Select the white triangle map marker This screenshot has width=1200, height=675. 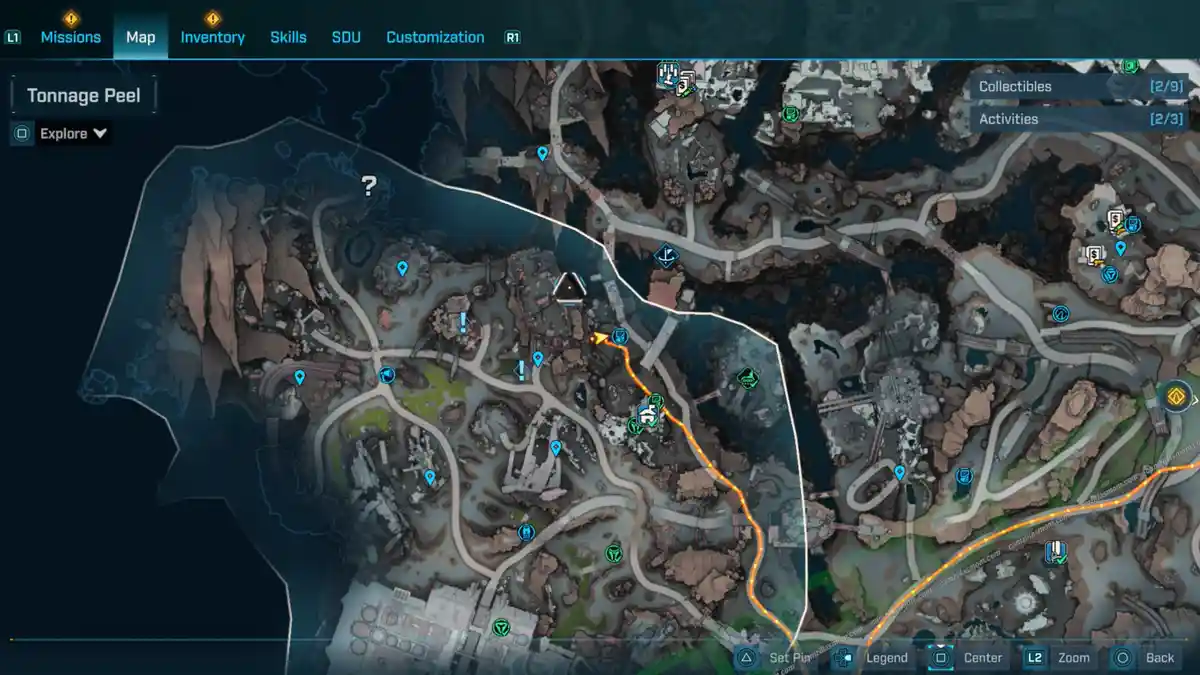[569, 288]
